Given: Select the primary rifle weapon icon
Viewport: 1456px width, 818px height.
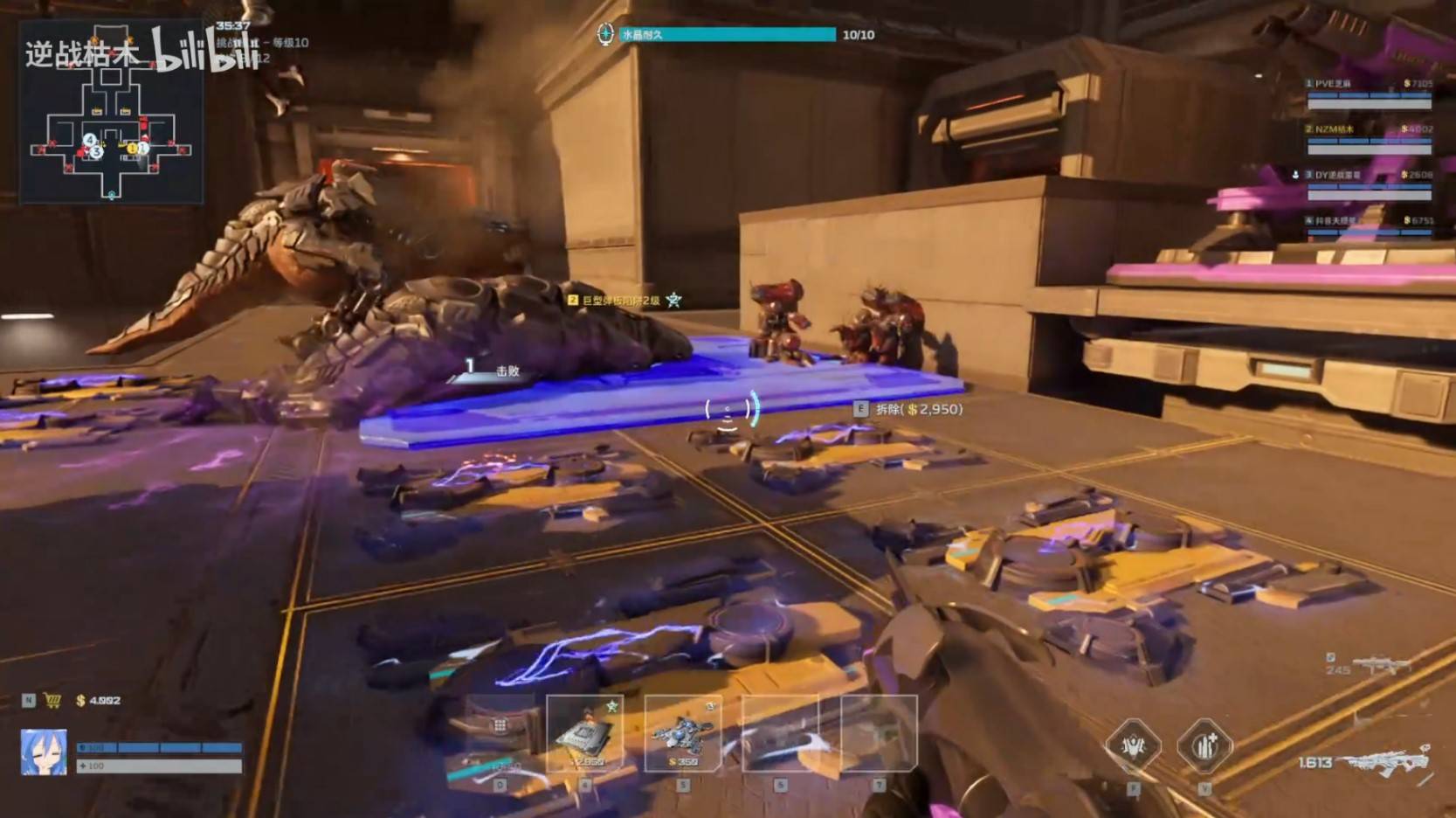Looking at the screenshot, I should [1389, 762].
